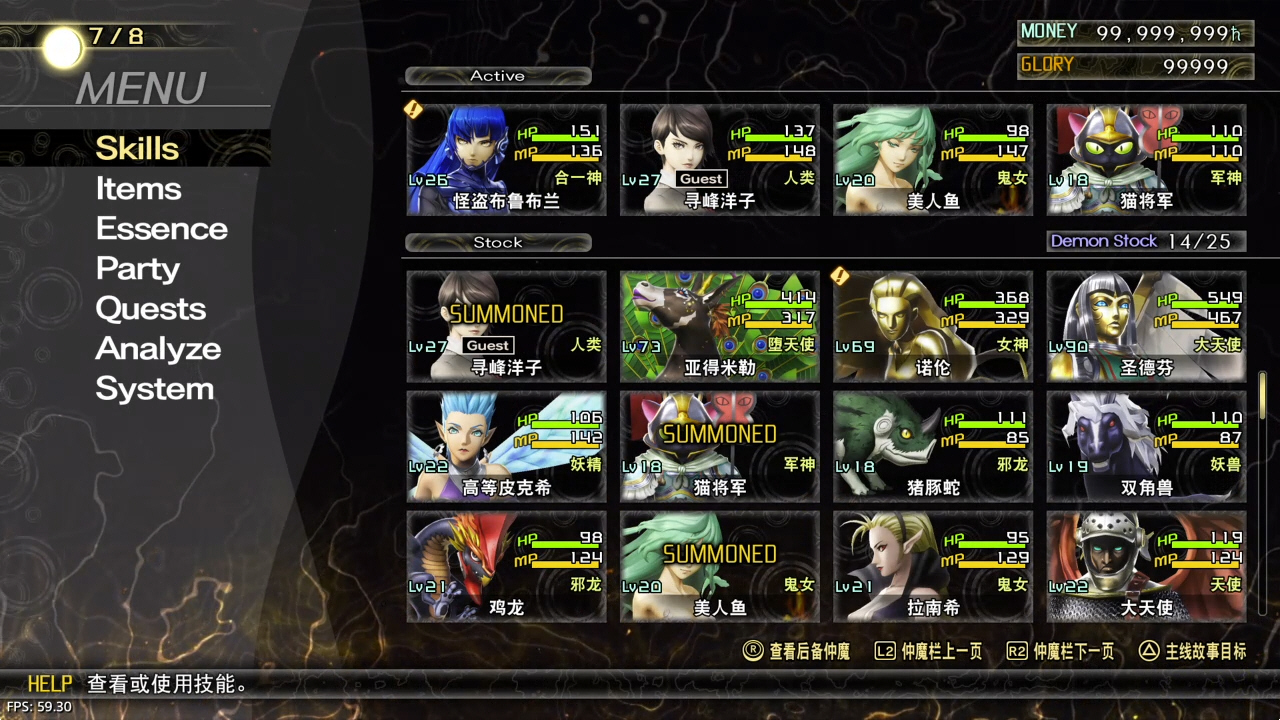1280x720 pixels.
Task: Select Items from the menu
Action: pyautogui.click(x=138, y=189)
